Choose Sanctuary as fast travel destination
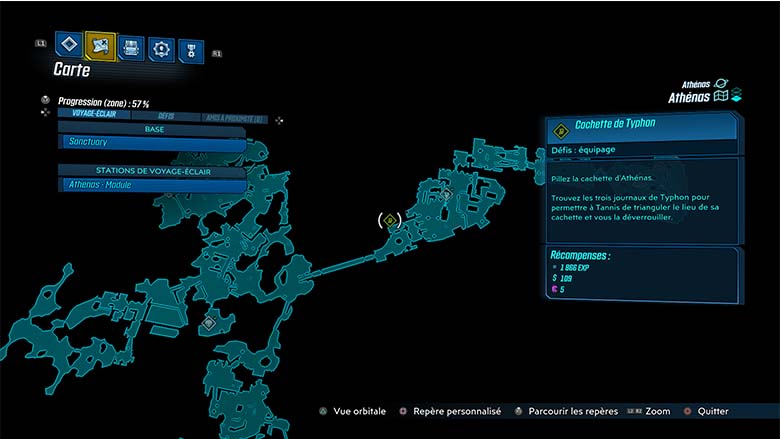 [x=152, y=144]
